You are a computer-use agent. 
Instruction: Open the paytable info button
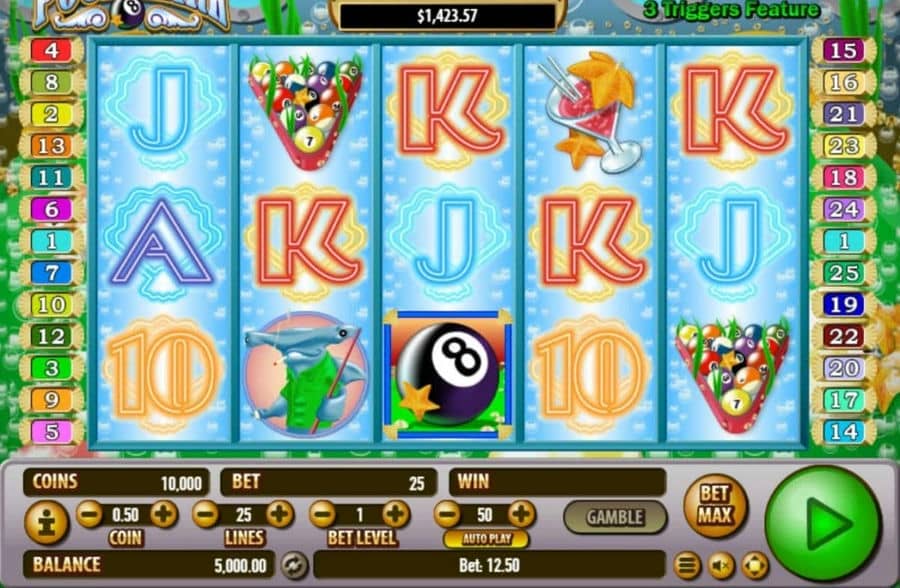coord(46,522)
